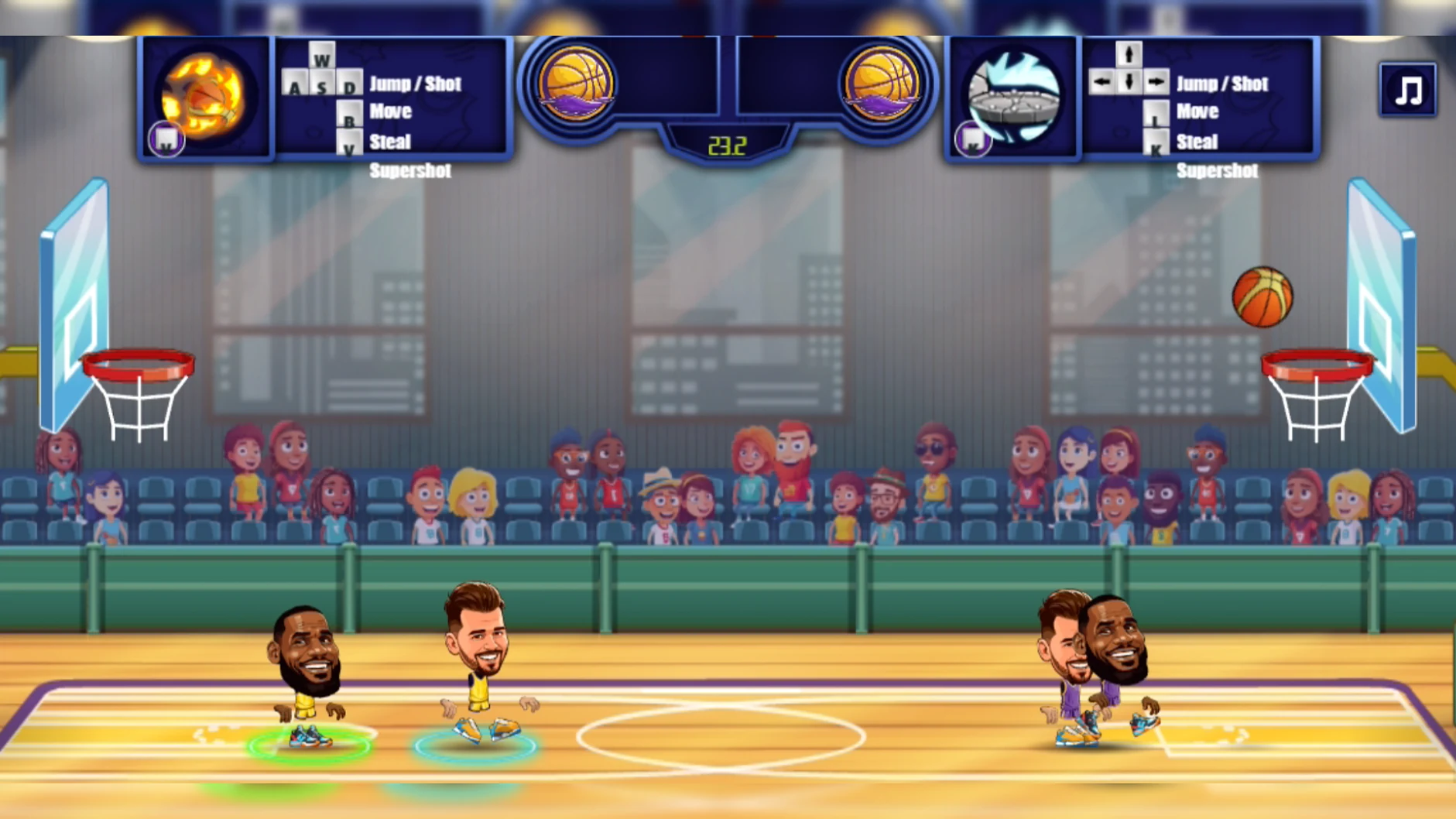This screenshot has height=819, width=1456.
Task: Click the left arrow movement key icon
Action: click(x=1101, y=81)
